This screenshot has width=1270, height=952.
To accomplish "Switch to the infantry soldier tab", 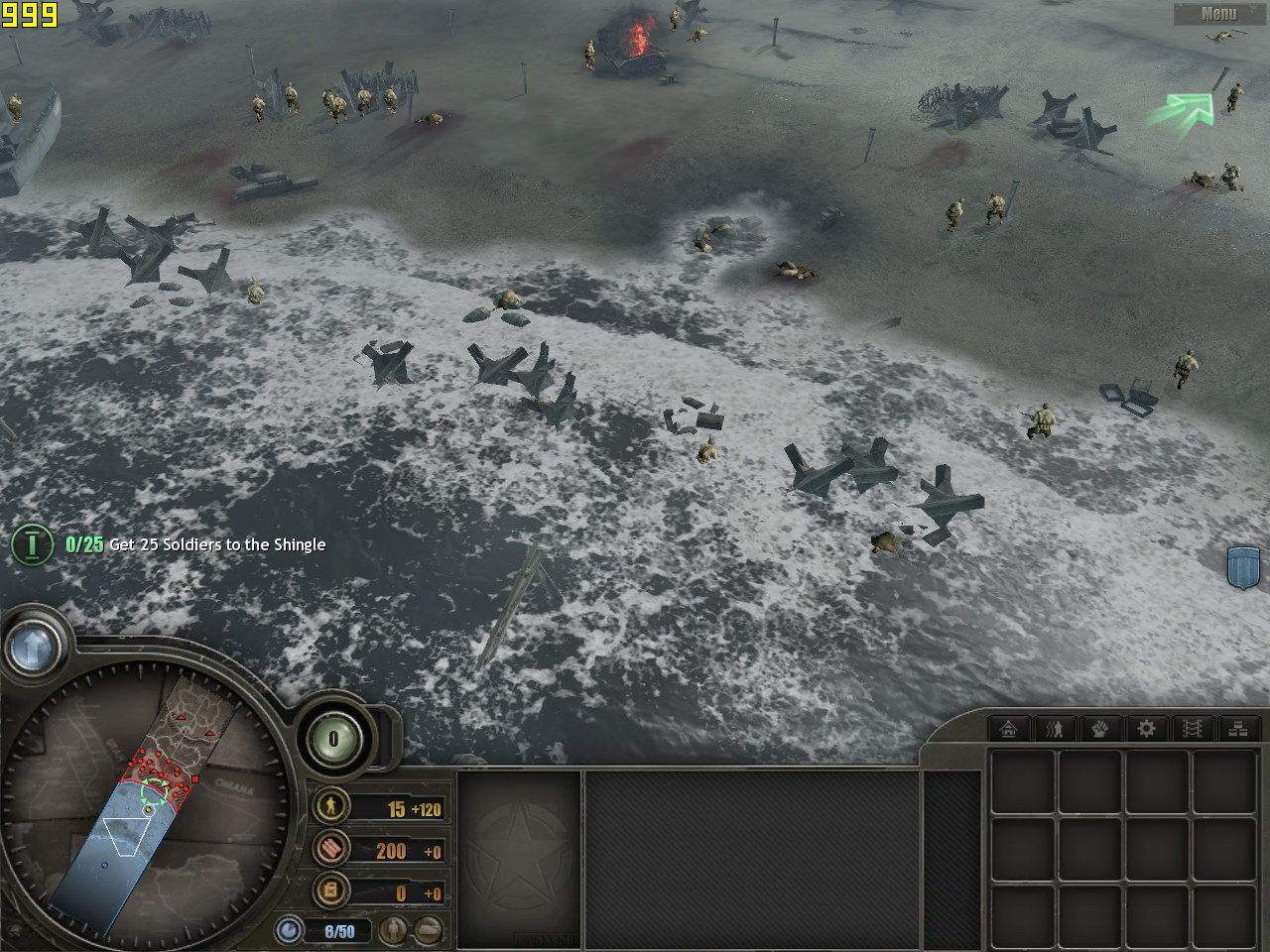I will (1055, 729).
